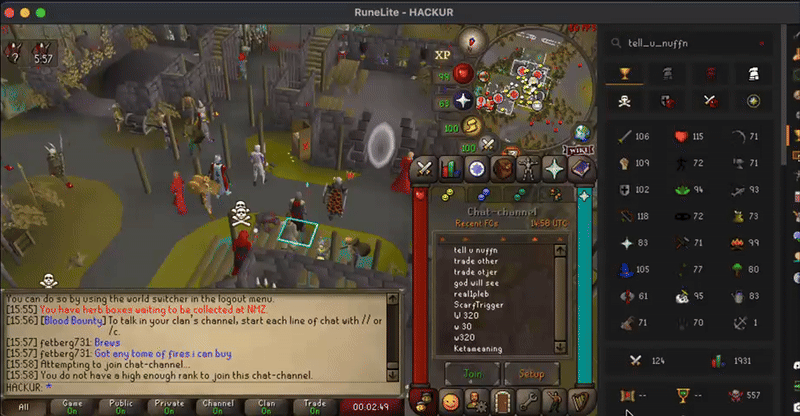Click the Wiki lookup button
Image resolution: width=800 pixels, height=416 pixels.
tap(581, 150)
